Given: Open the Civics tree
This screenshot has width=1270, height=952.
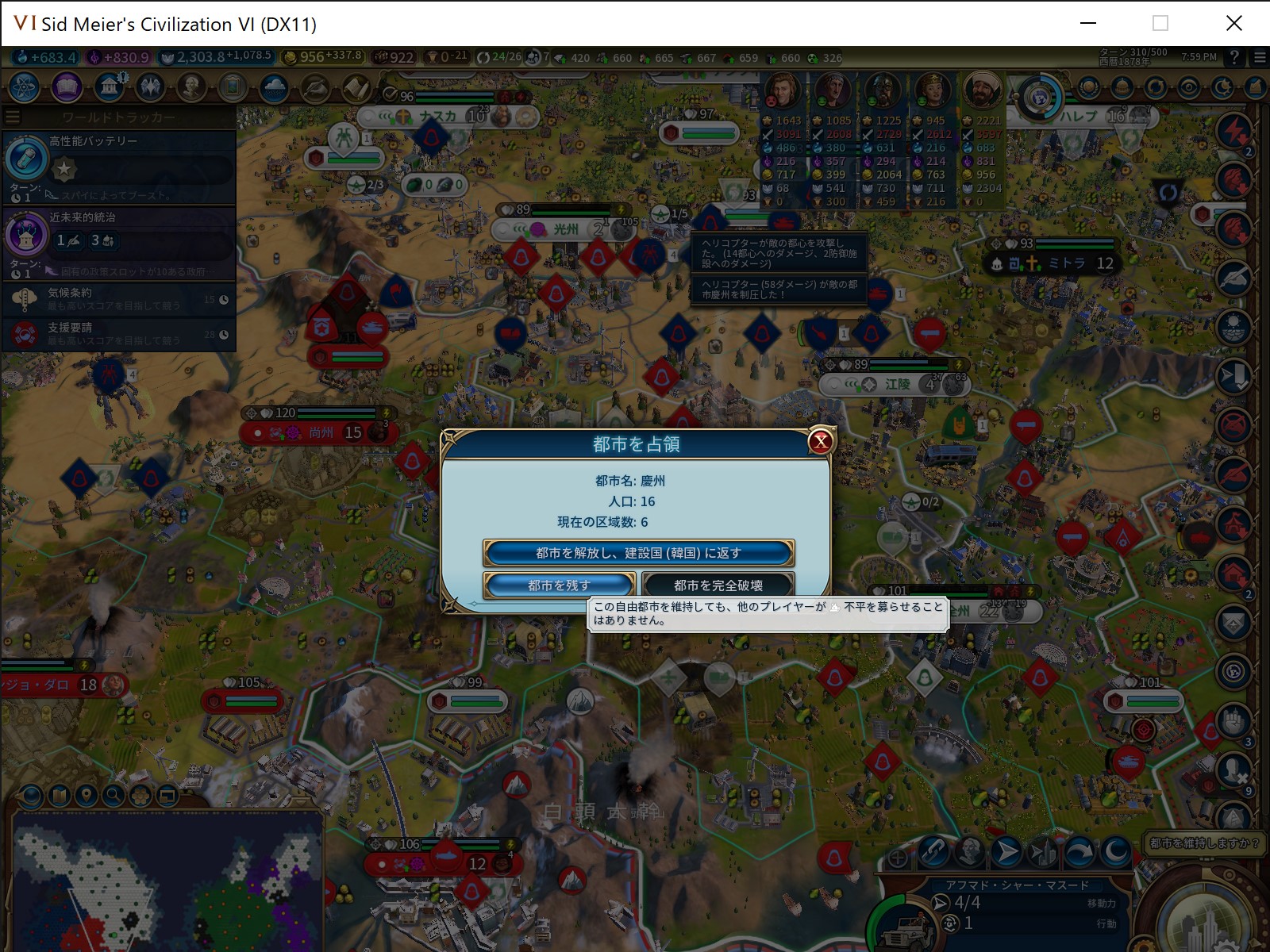Looking at the screenshot, I should (66, 87).
